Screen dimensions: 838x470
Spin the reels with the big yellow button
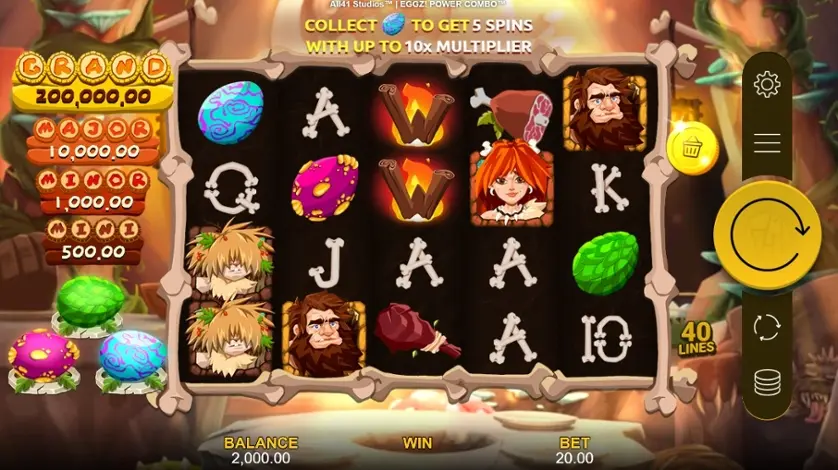click(x=767, y=235)
